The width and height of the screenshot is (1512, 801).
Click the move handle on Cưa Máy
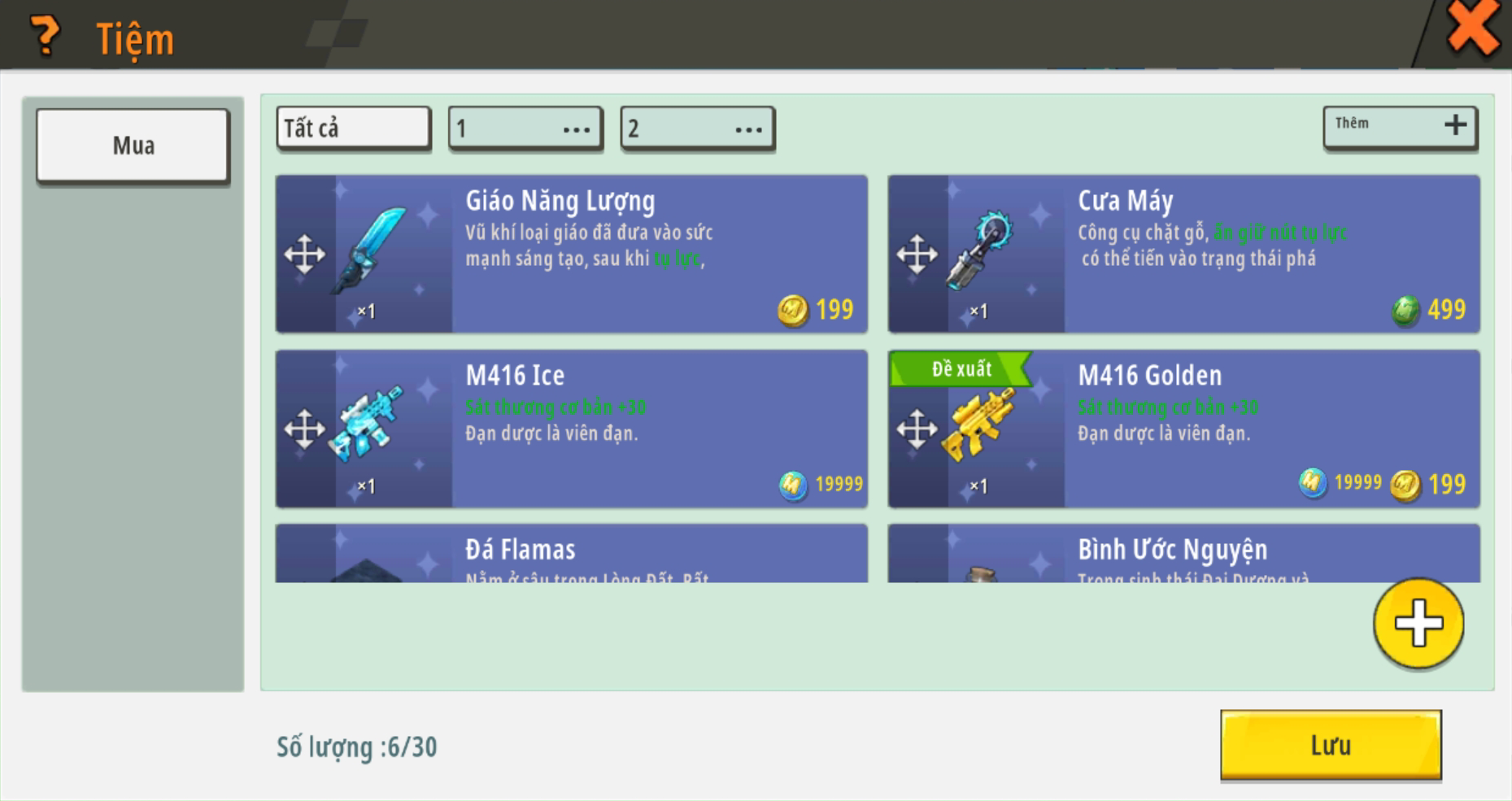point(917,255)
